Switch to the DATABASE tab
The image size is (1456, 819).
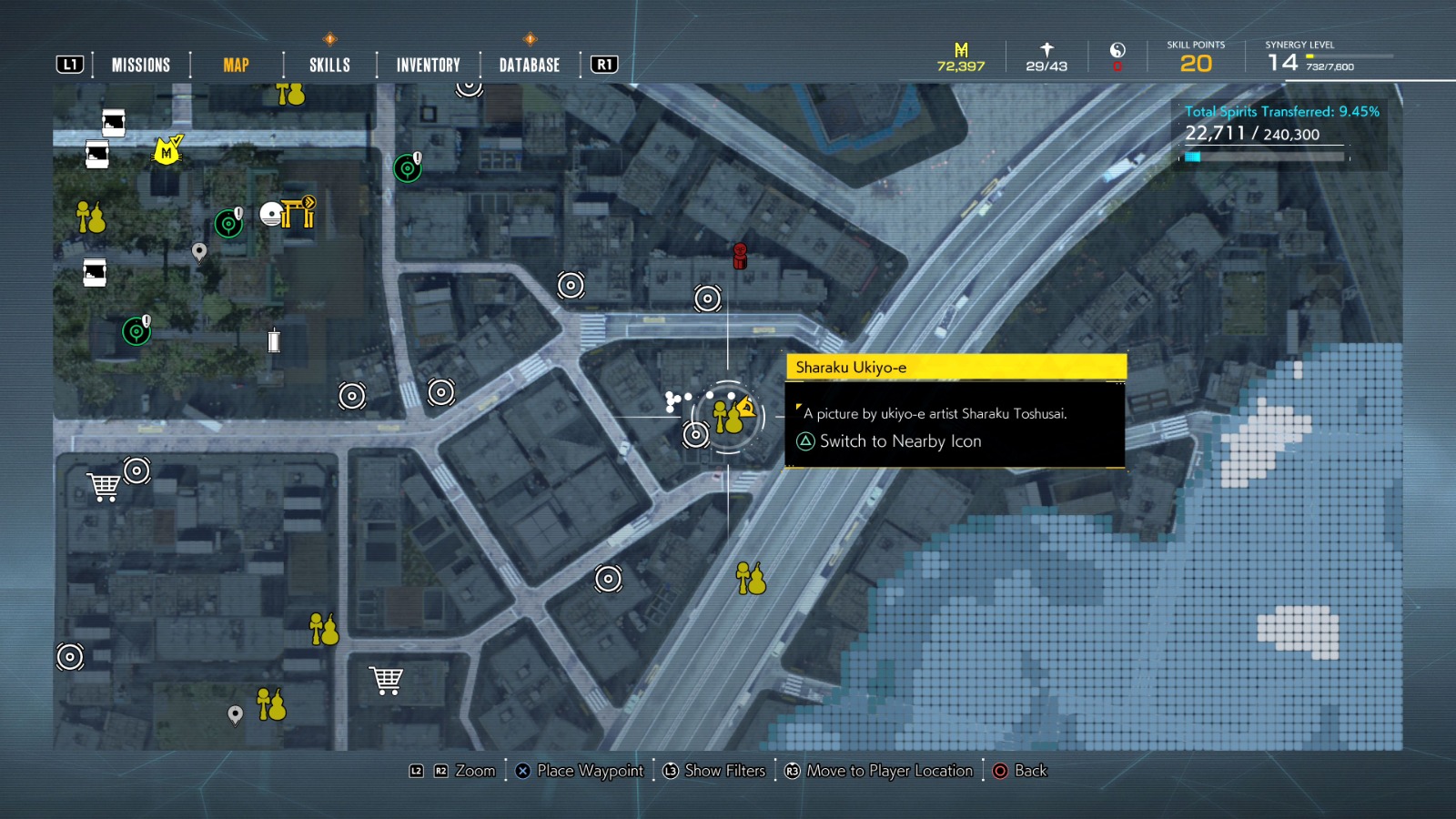pyautogui.click(x=528, y=64)
